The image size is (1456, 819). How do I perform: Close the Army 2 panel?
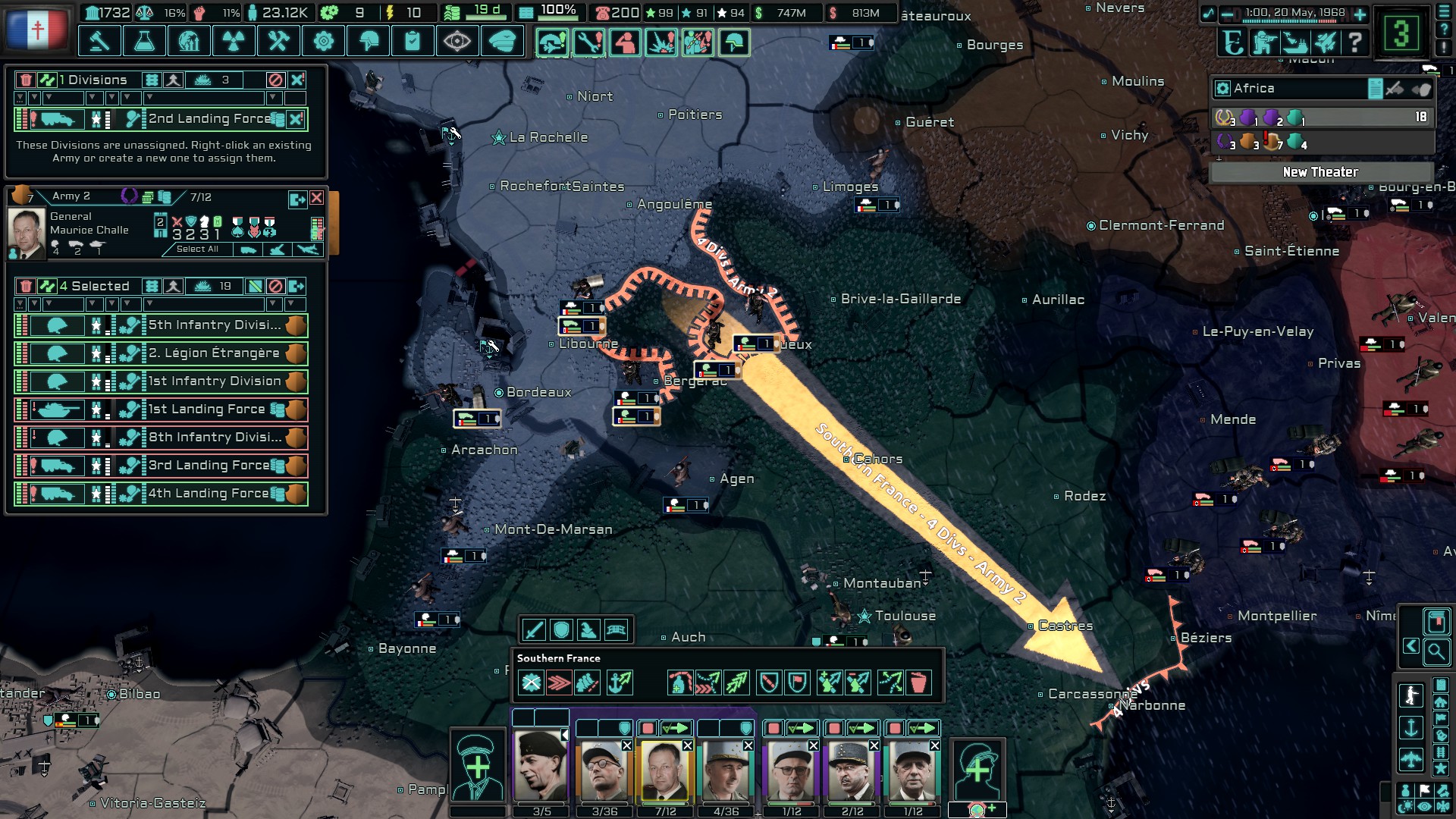click(x=317, y=198)
